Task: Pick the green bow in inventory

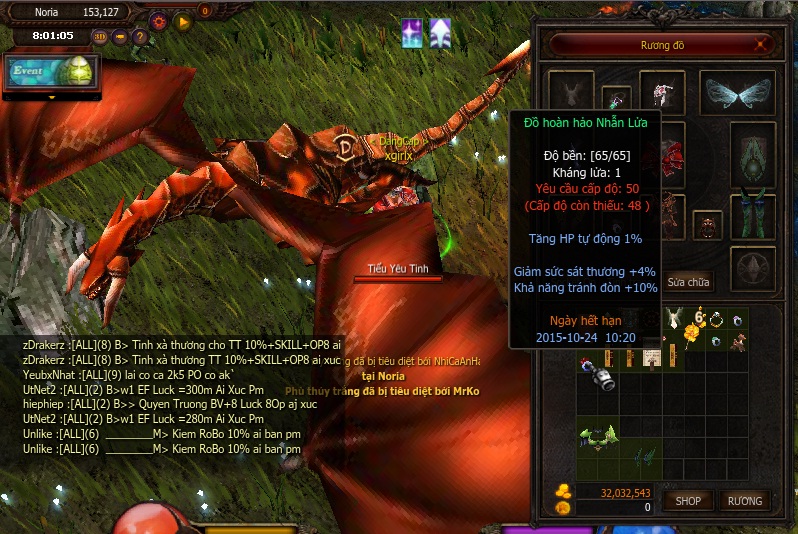Action: point(600,436)
